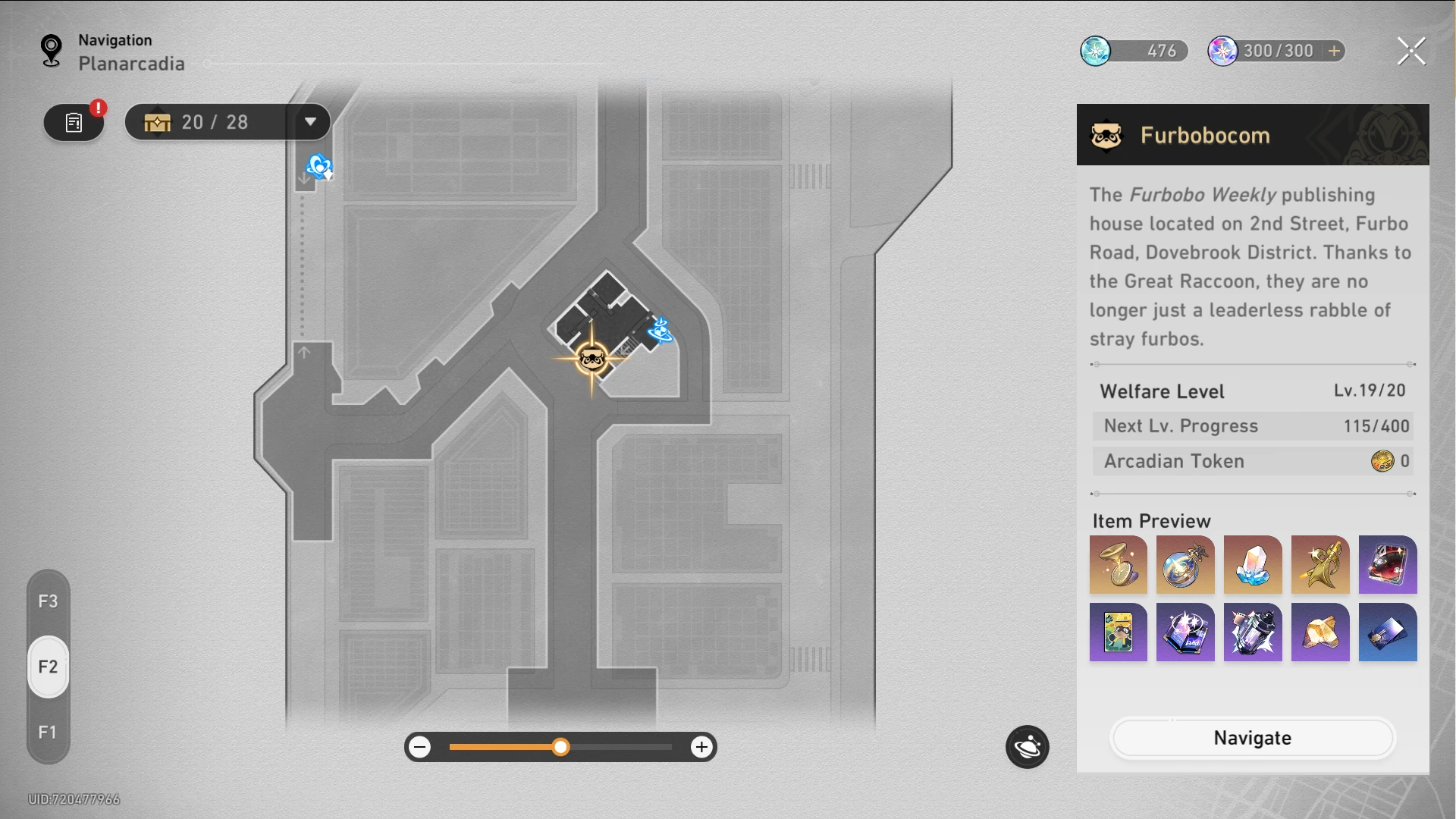1456x819 pixels.
Task: Preview the red light cone card reward
Action: click(1387, 565)
